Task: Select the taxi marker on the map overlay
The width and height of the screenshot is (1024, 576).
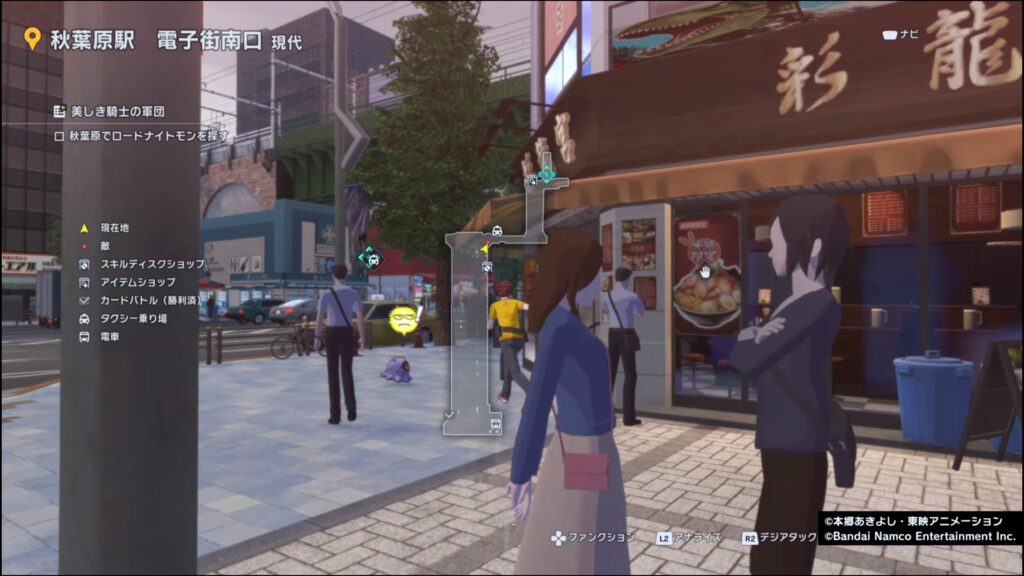Action: pyautogui.click(x=498, y=231)
